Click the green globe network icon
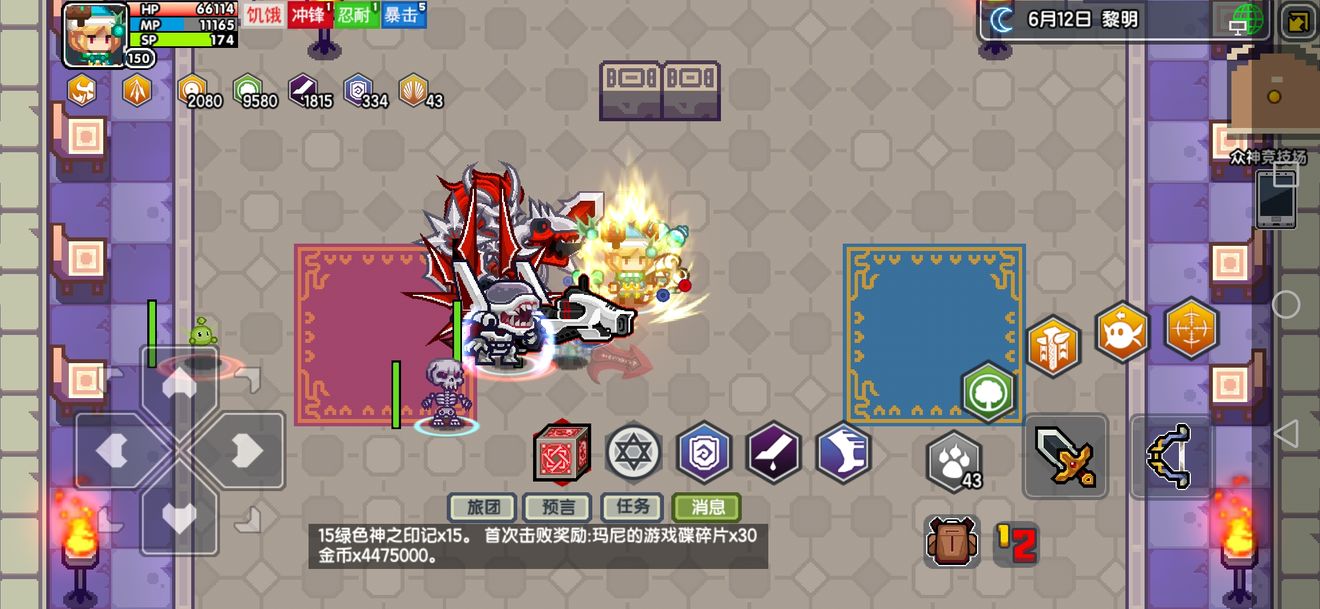The image size is (1320, 609). [x=1248, y=19]
